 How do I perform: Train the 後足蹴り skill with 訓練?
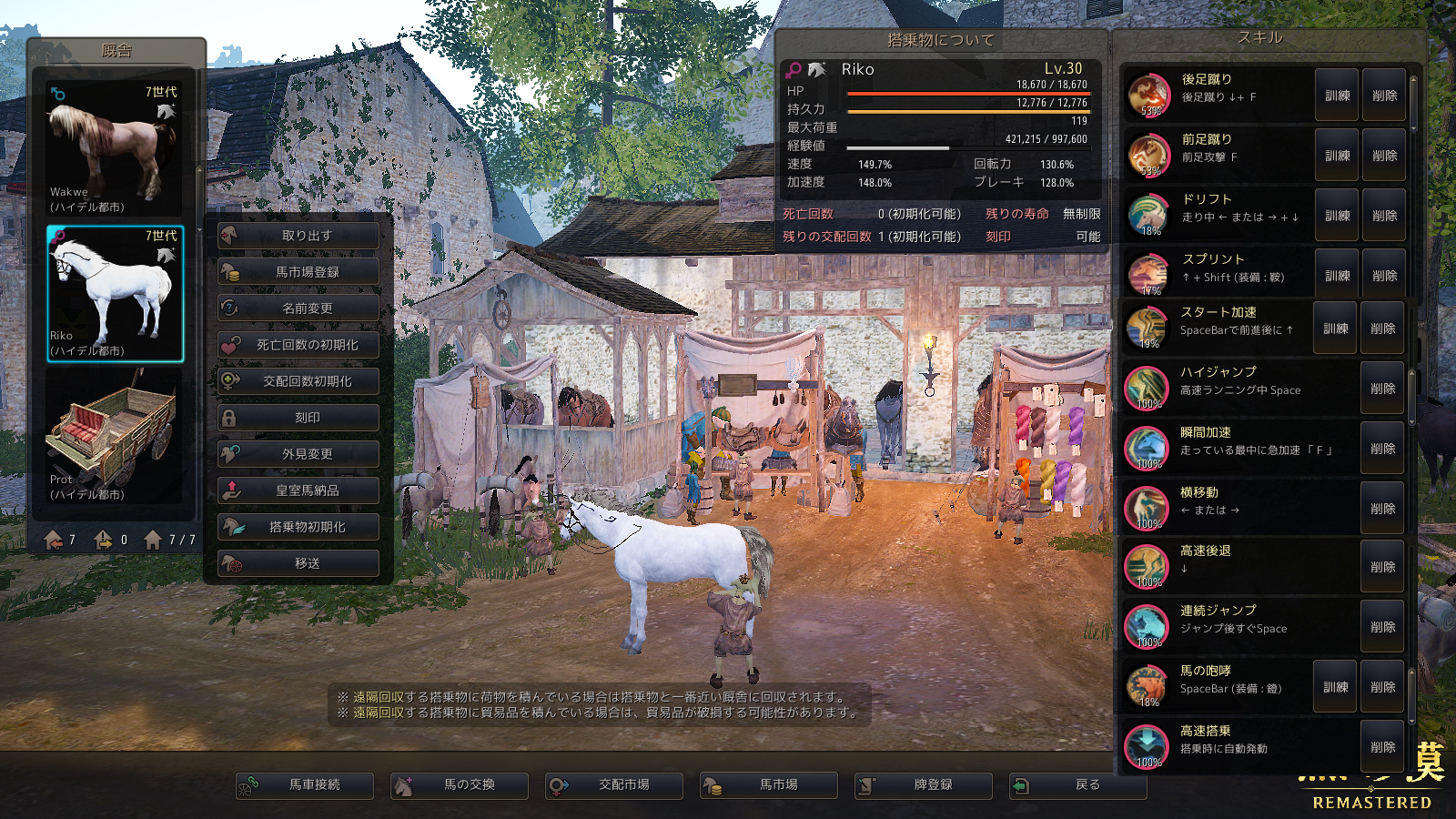click(x=1337, y=96)
